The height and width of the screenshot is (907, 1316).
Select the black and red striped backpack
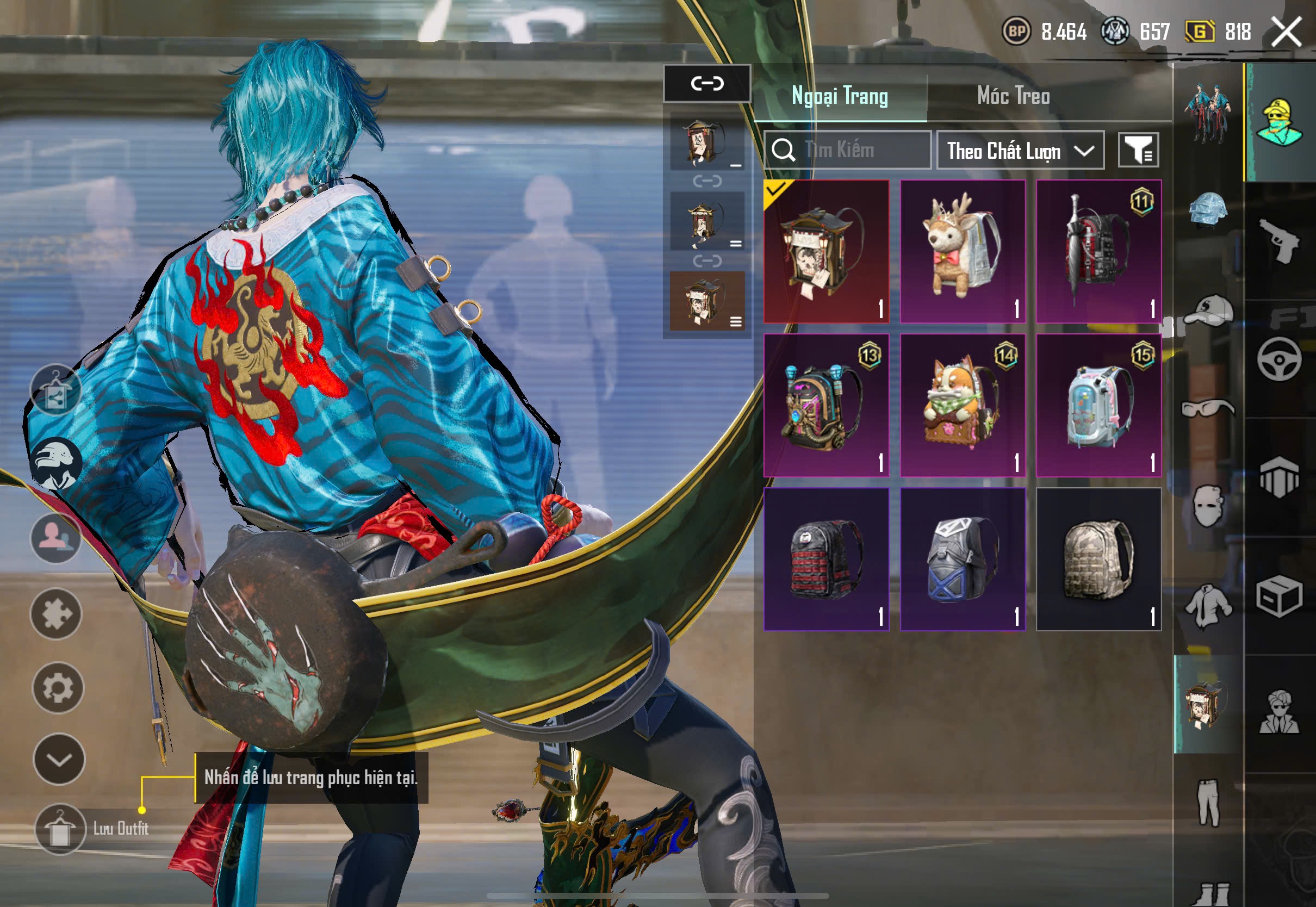click(826, 558)
